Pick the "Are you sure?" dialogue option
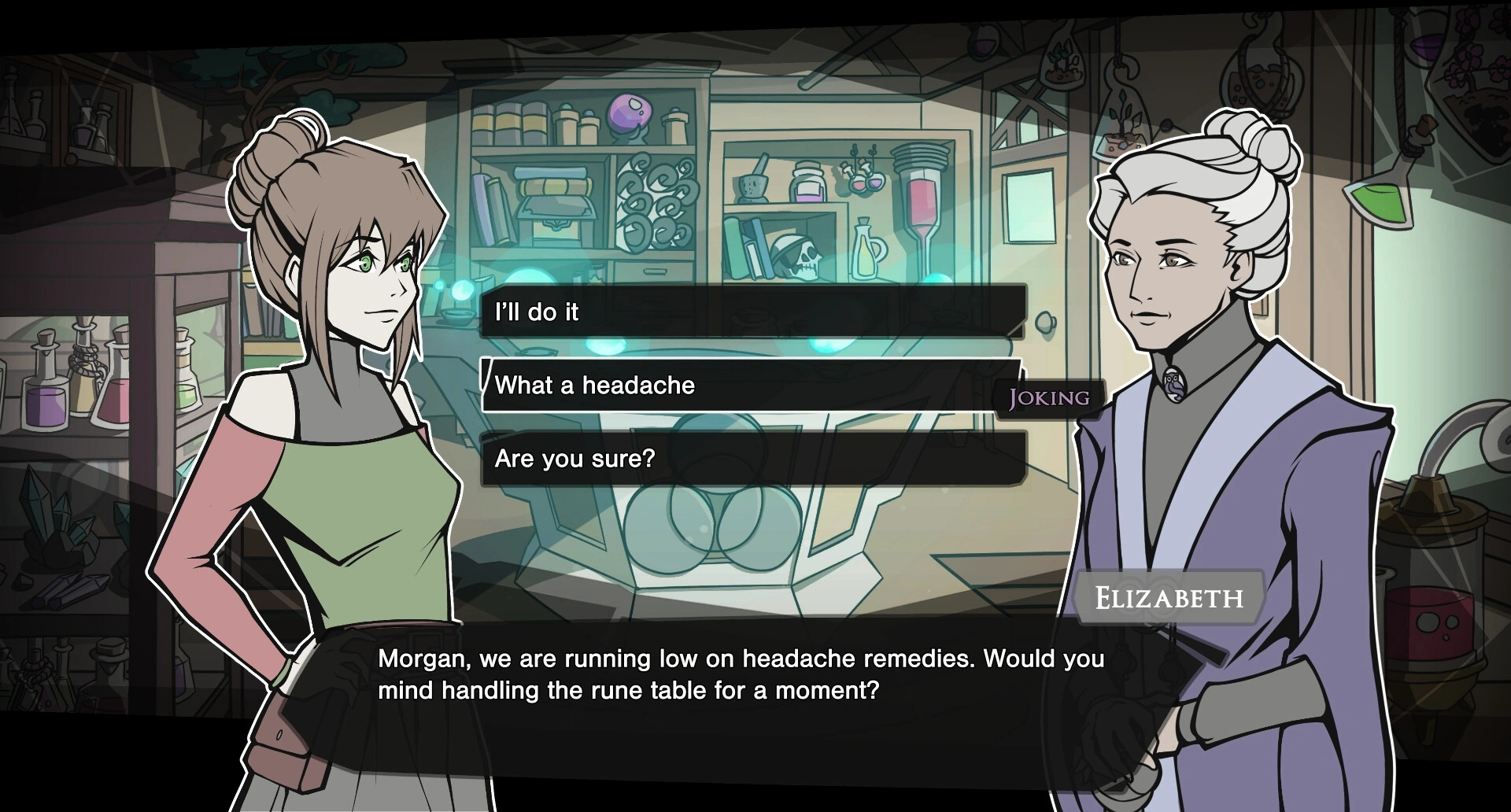The width and height of the screenshot is (1511, 812). [752, 459]
